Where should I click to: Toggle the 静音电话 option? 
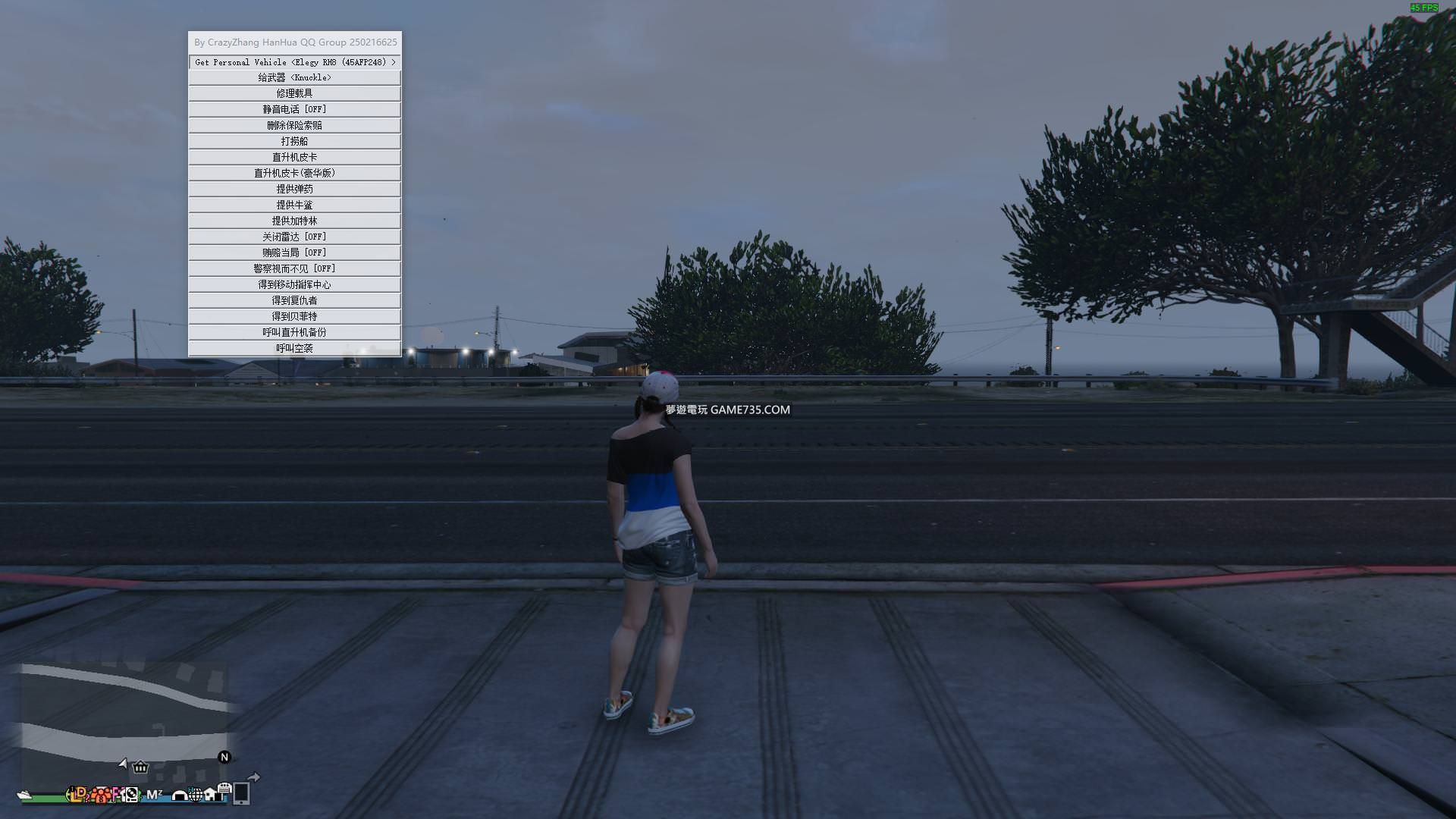point(294,109)
